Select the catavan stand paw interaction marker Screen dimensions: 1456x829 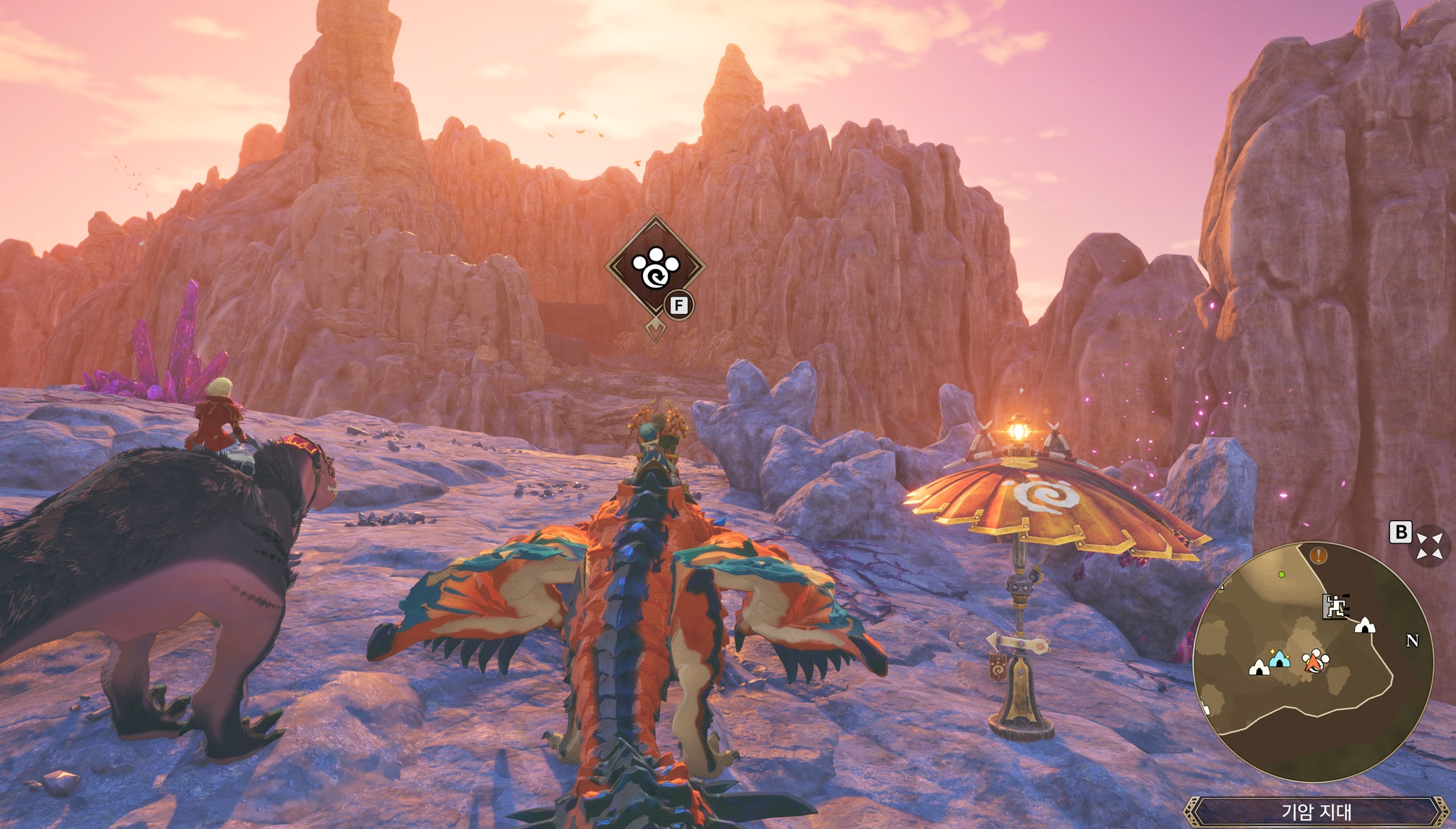pos(656,267)
